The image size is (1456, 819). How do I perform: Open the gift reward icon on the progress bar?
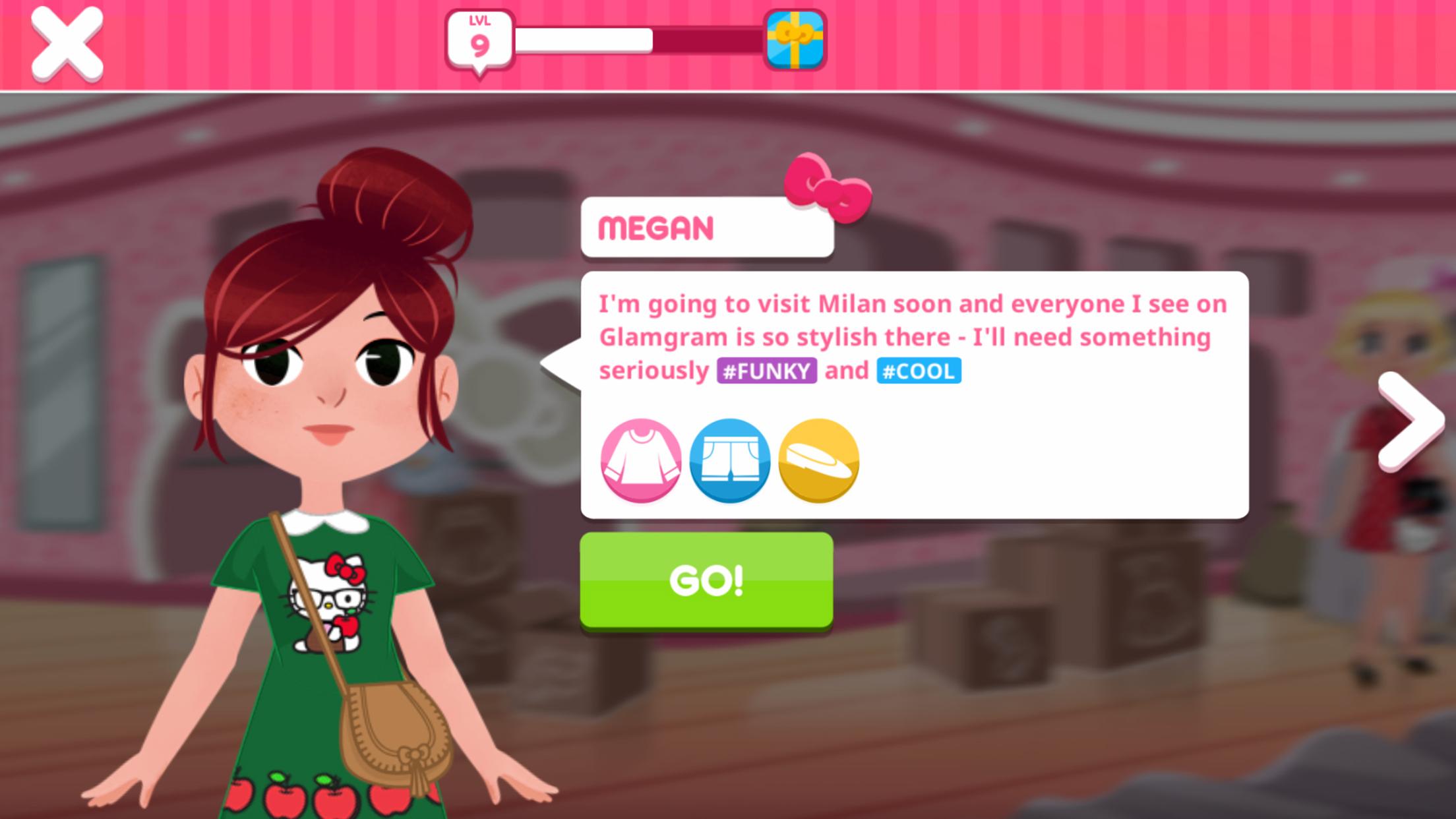(x=793, y=41)
